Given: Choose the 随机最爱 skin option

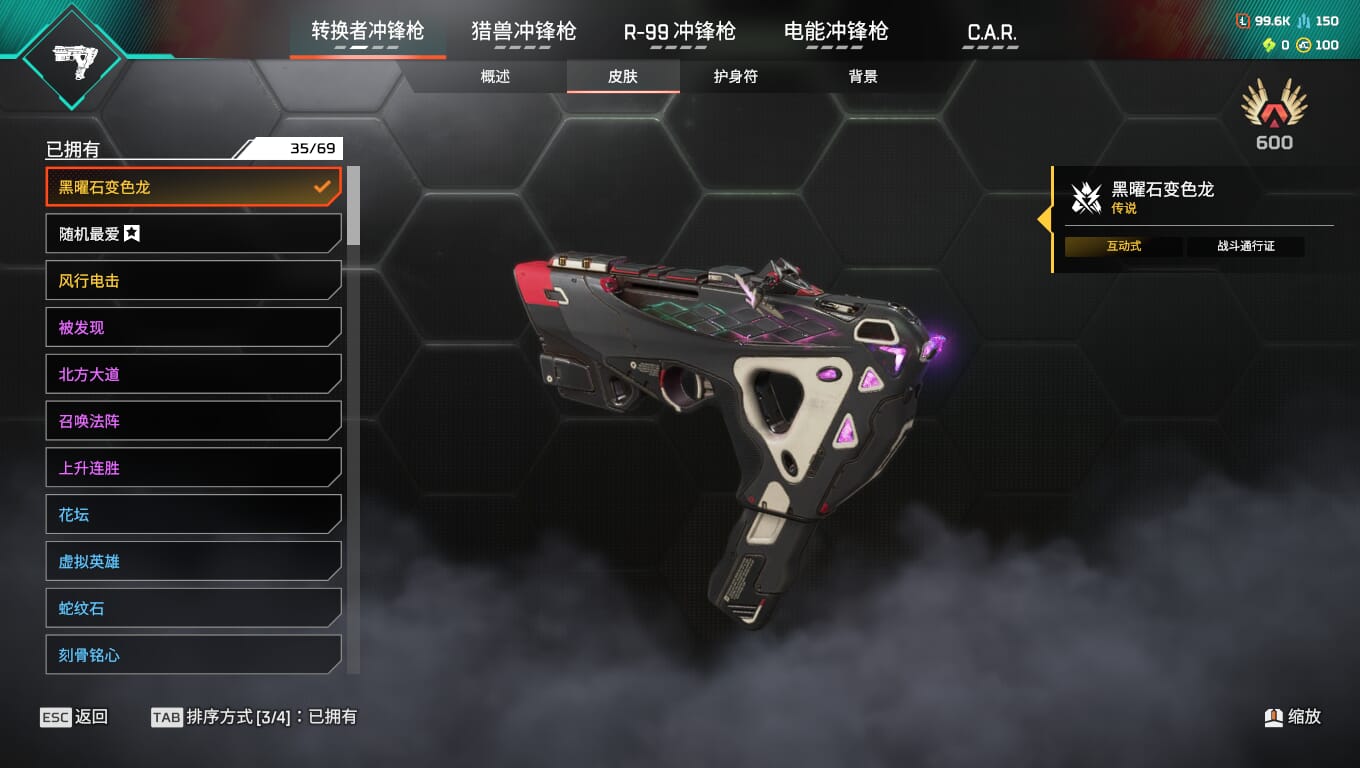Looking at the screenshot, I should tap(193, 234).
